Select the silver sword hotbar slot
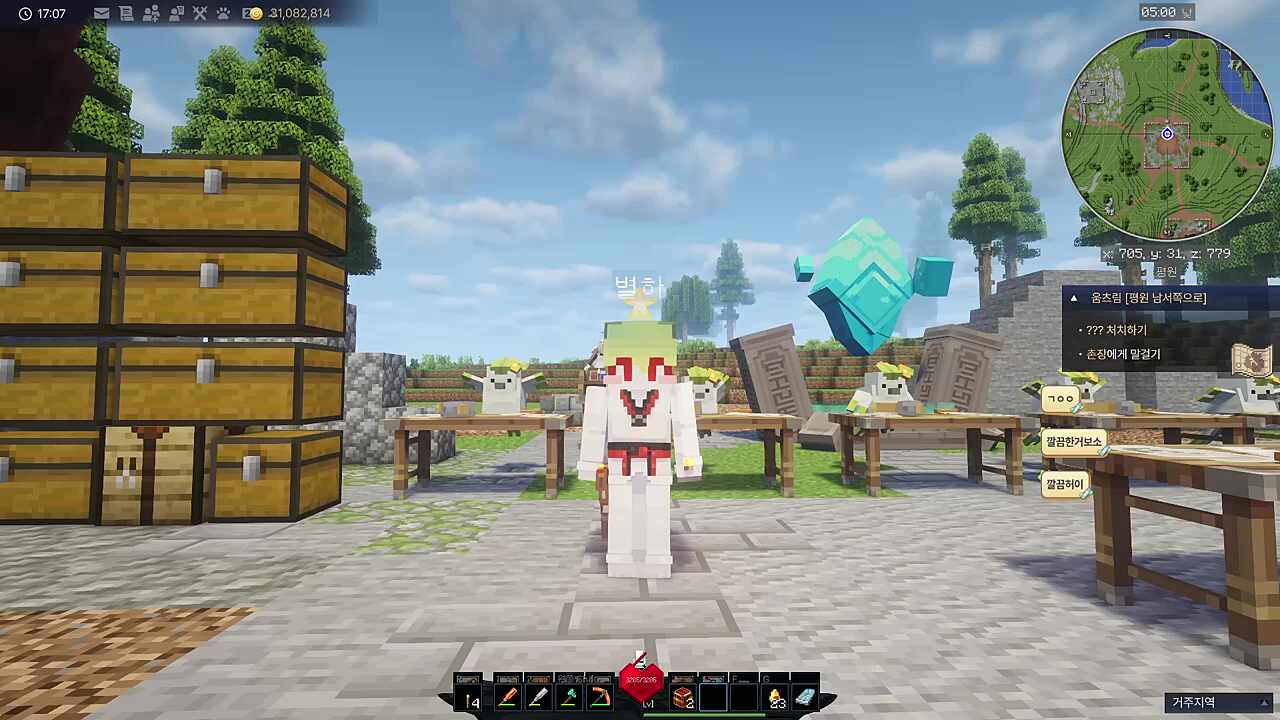Image resolution: width=1280 pixels, height=720 pixels. tap(538, 697)
